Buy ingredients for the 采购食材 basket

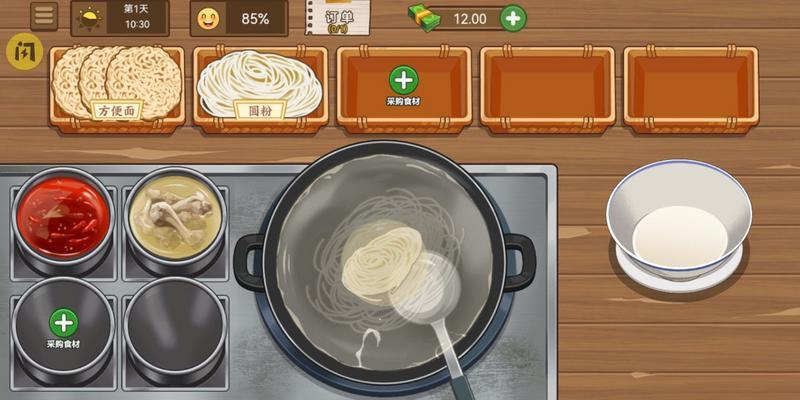(x=403, y=85)
